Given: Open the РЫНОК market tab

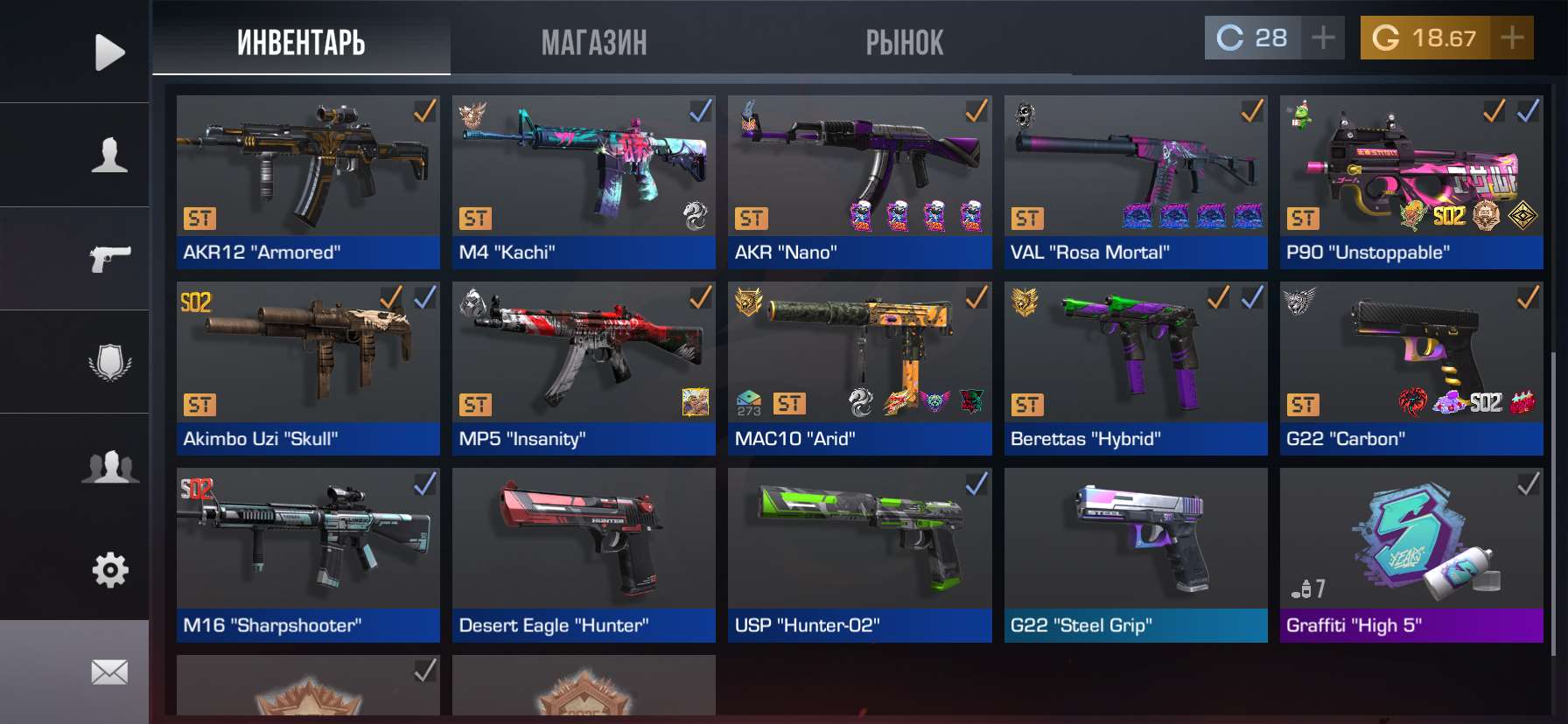Looking at the screenshot, I should (905, 42).
